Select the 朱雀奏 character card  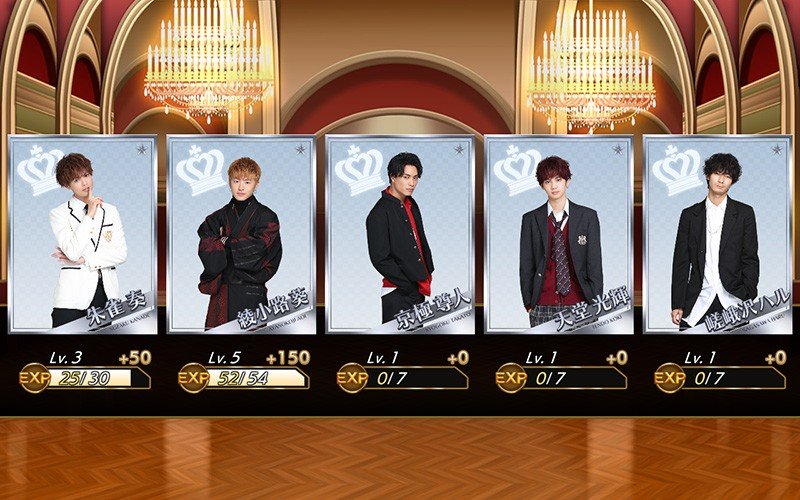(x=82, y=234)
